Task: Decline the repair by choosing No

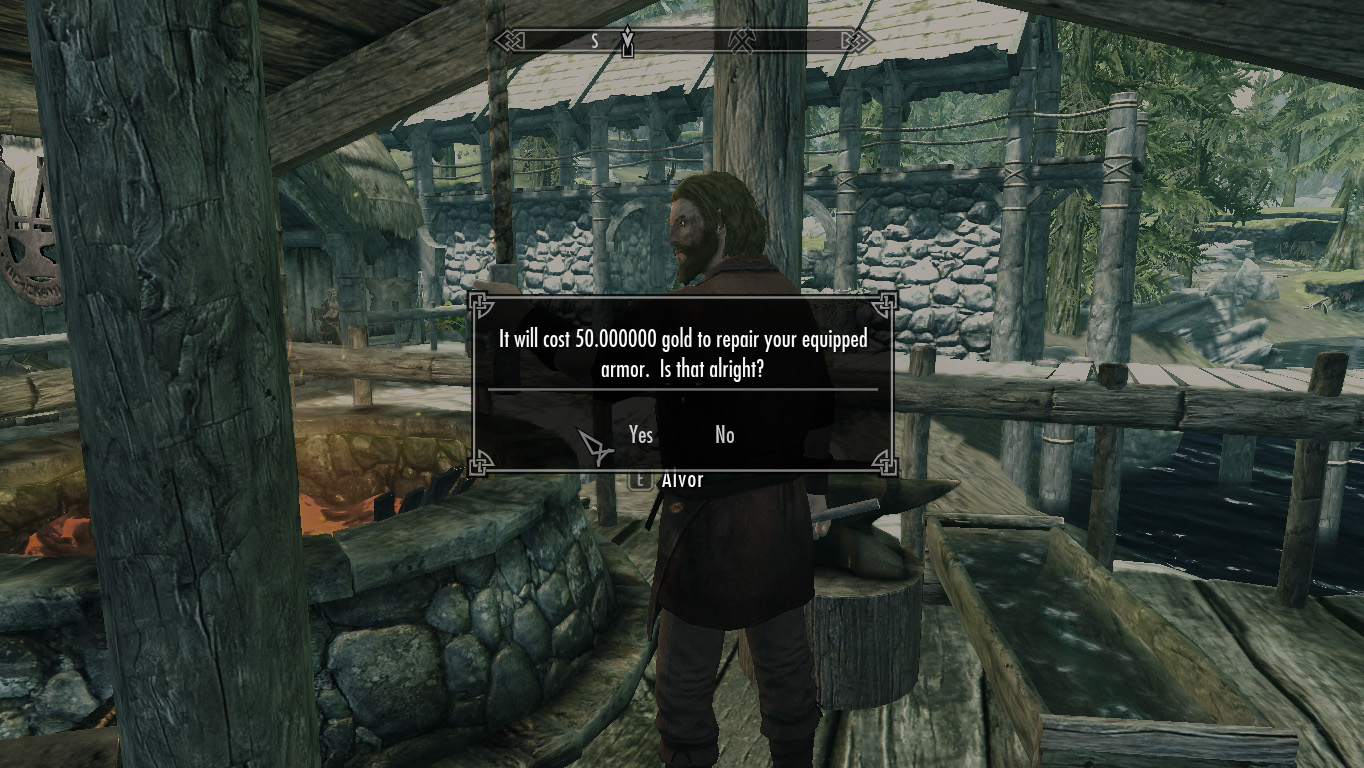Action: click(x=725, y=434)
